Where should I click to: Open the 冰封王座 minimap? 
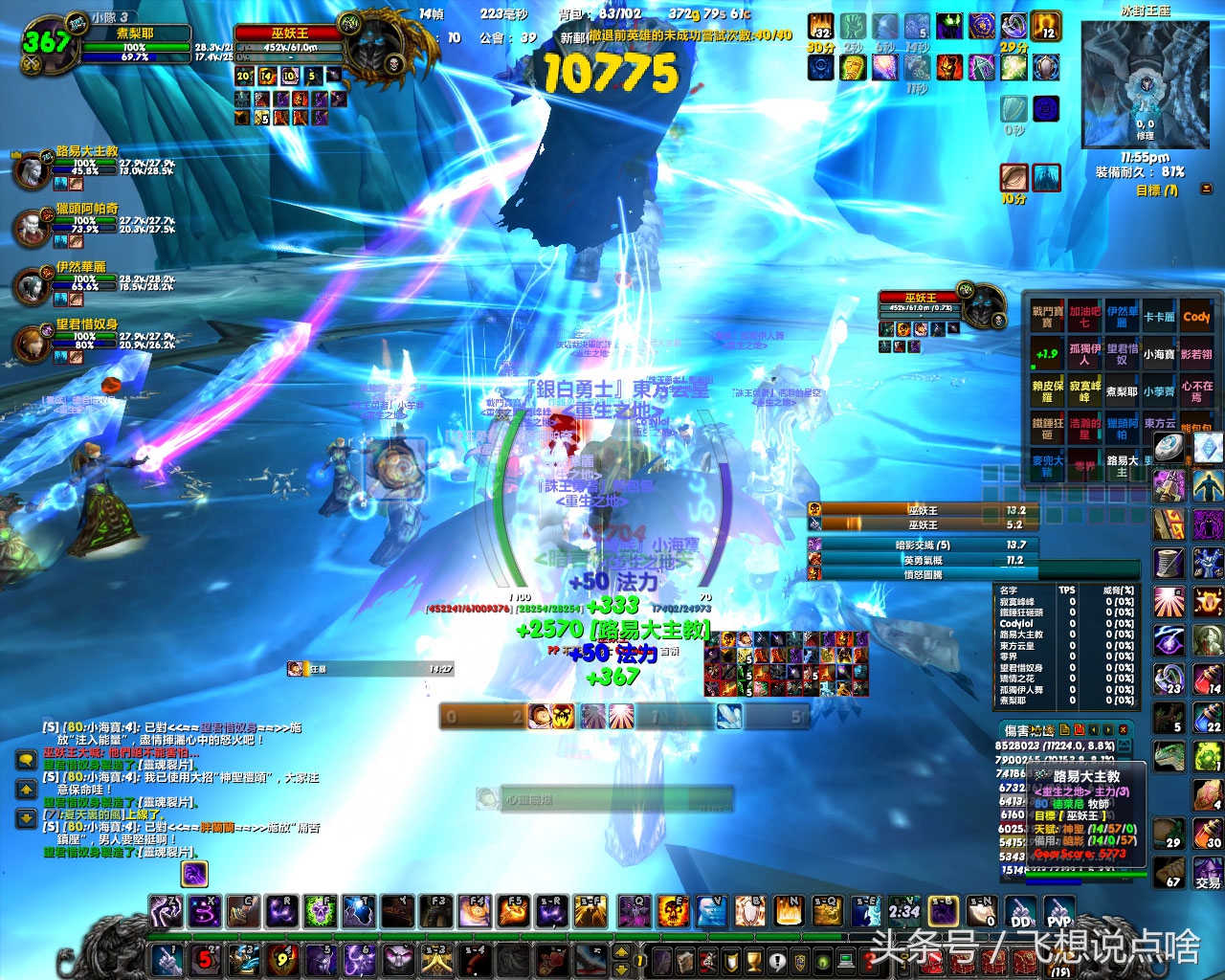1145,84
